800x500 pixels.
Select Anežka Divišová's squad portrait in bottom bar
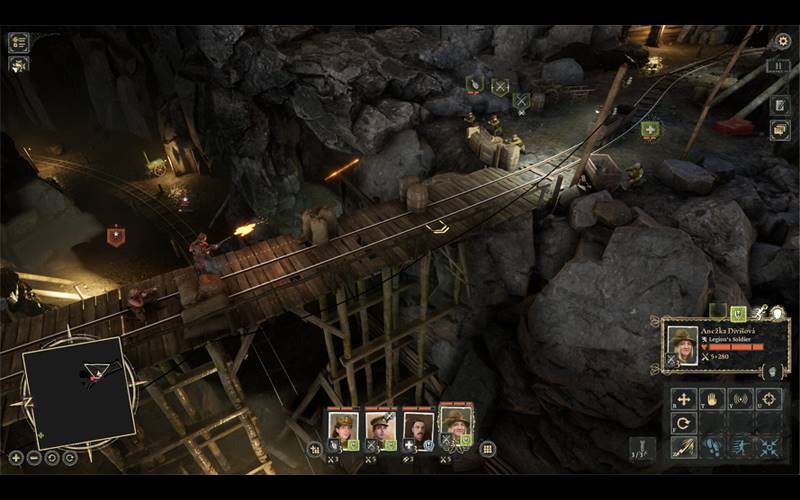[456, 425]
